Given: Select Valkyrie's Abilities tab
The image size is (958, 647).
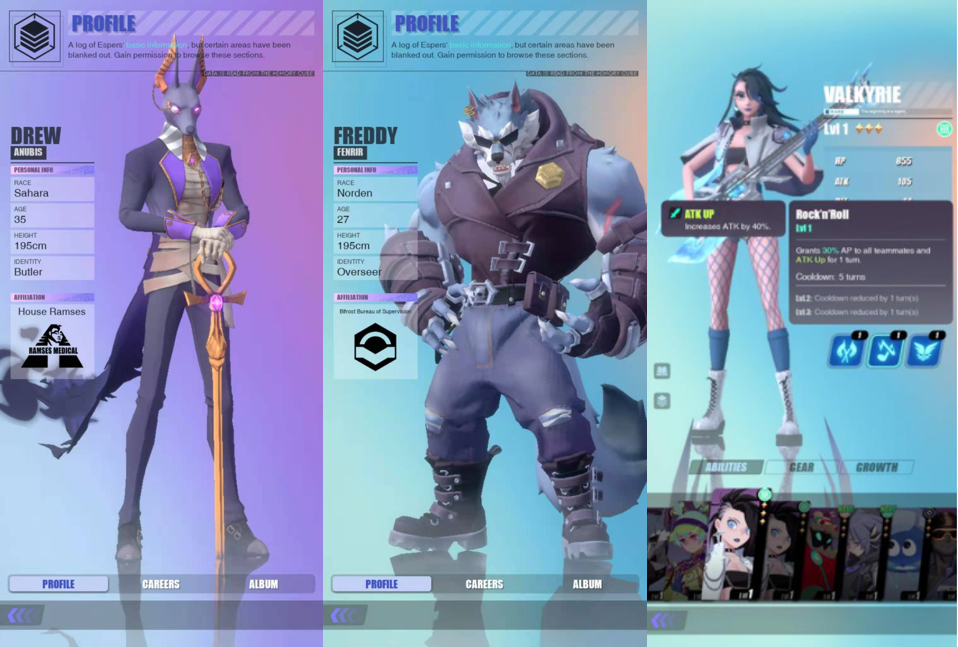Looking at the screenshot, I should (726, 467).
